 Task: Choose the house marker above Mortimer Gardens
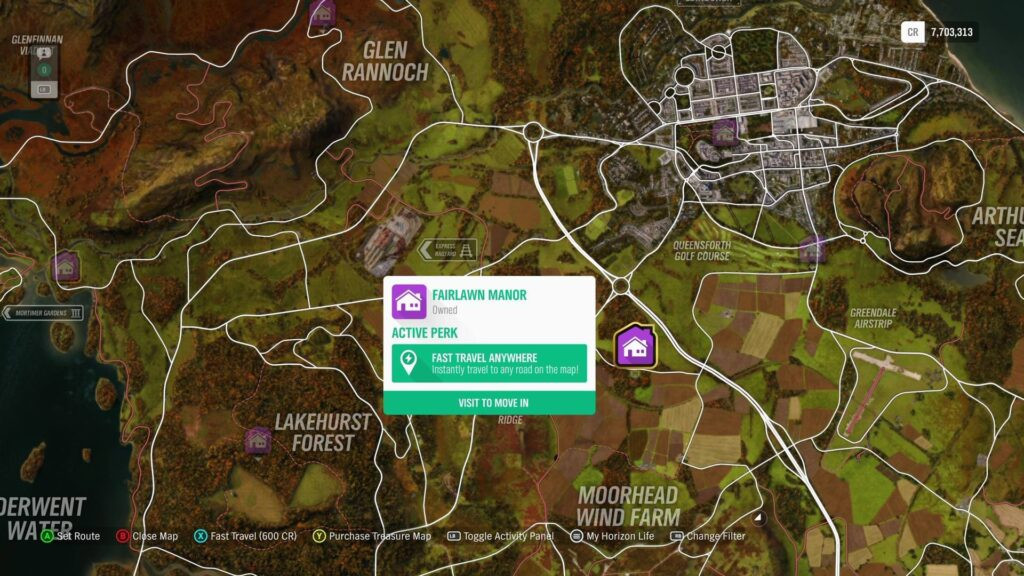point(66,265)
